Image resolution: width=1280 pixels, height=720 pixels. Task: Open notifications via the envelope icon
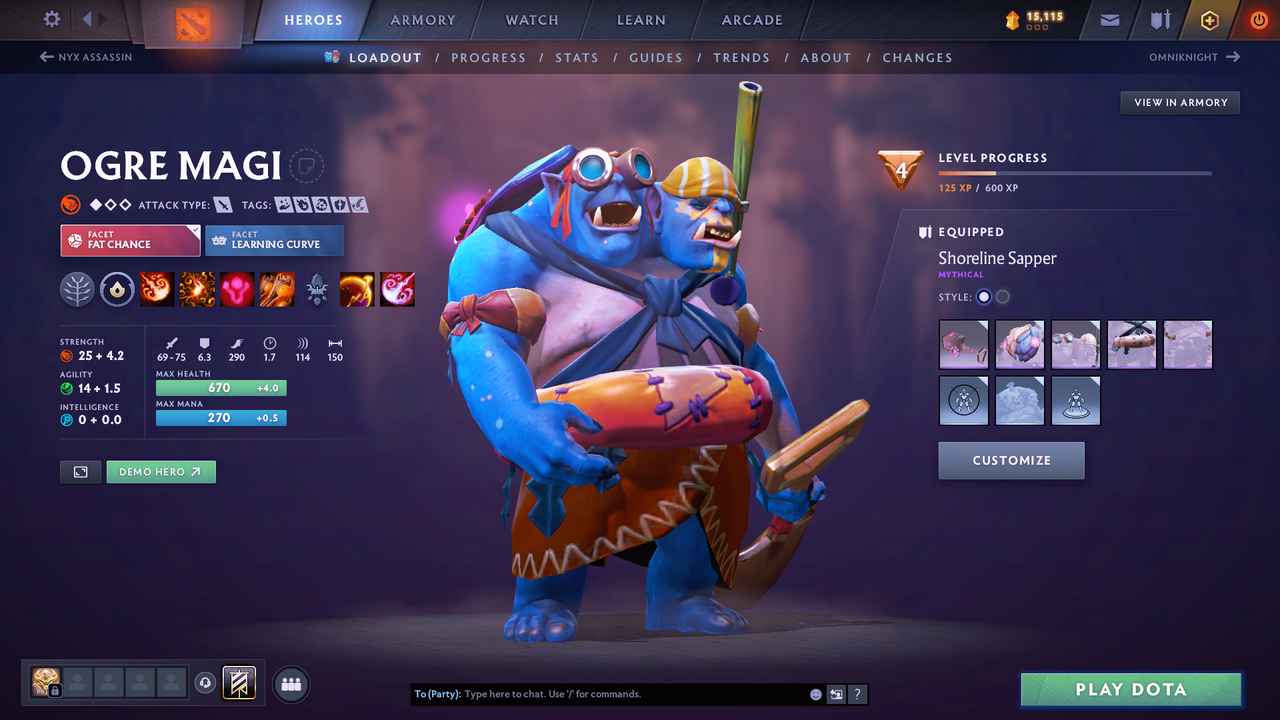pos(1108,19)
